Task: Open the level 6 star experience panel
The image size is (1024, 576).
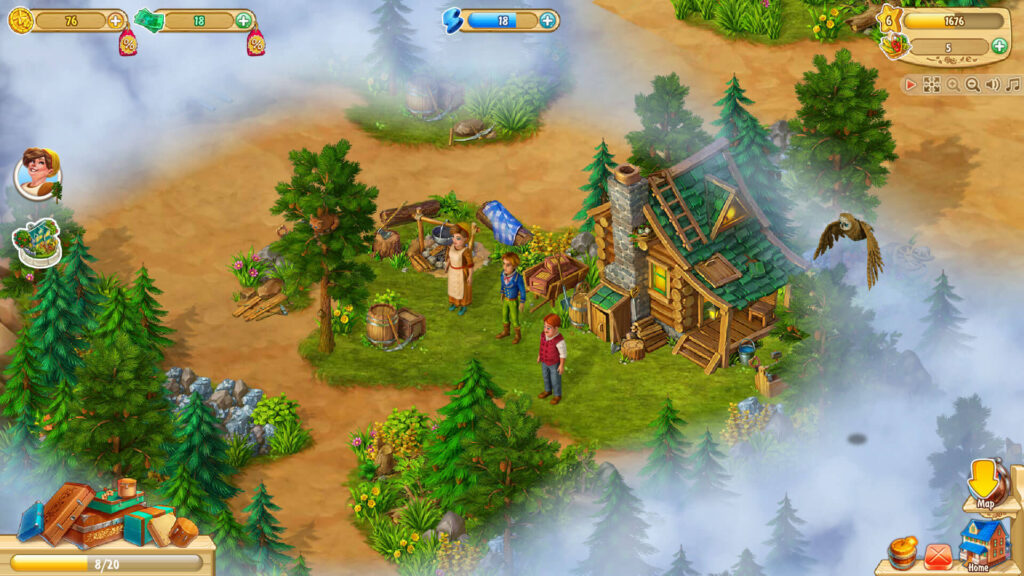Action: click(888, 19)
